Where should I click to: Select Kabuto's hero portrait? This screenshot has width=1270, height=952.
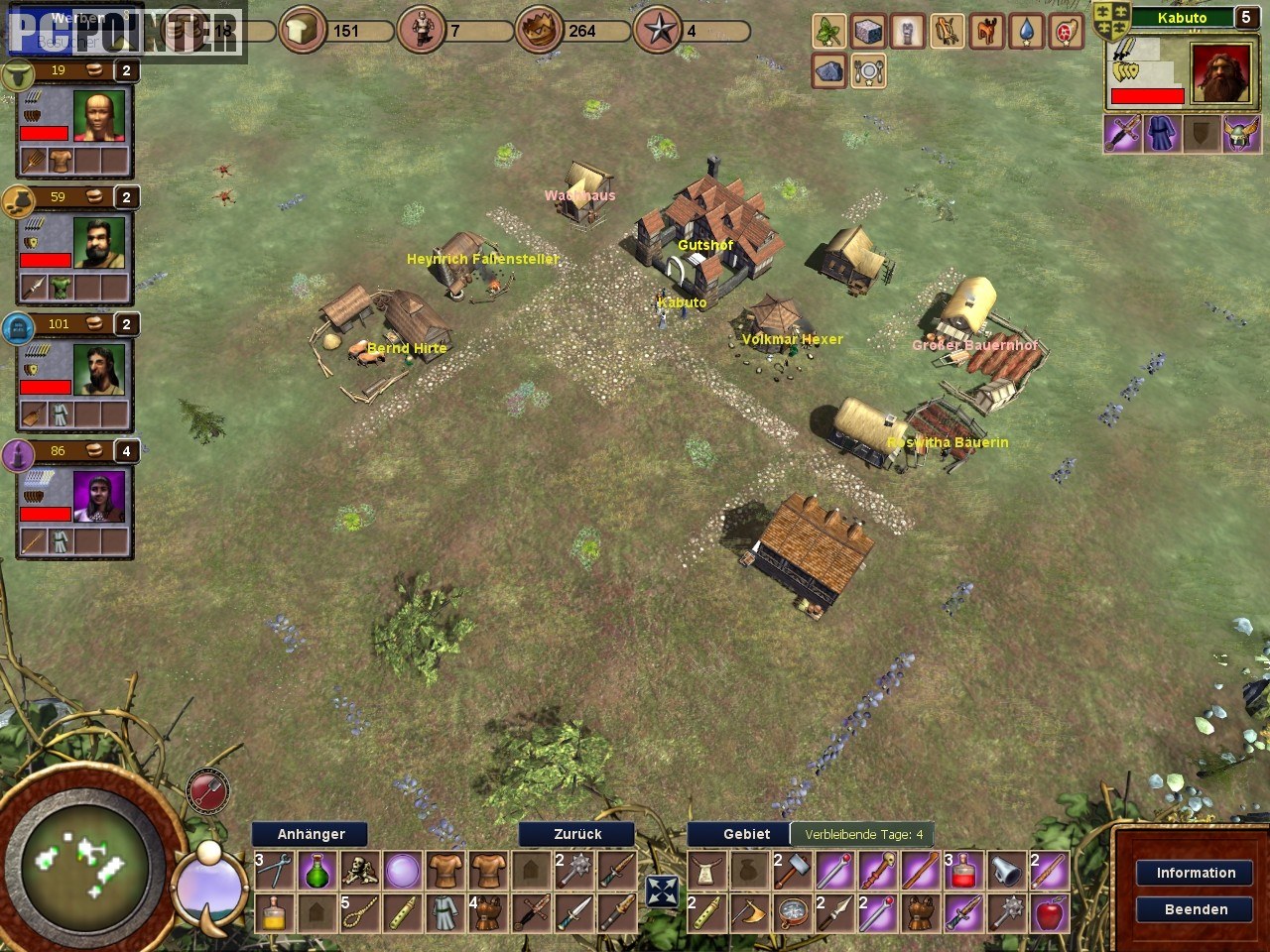(1221, 73)
